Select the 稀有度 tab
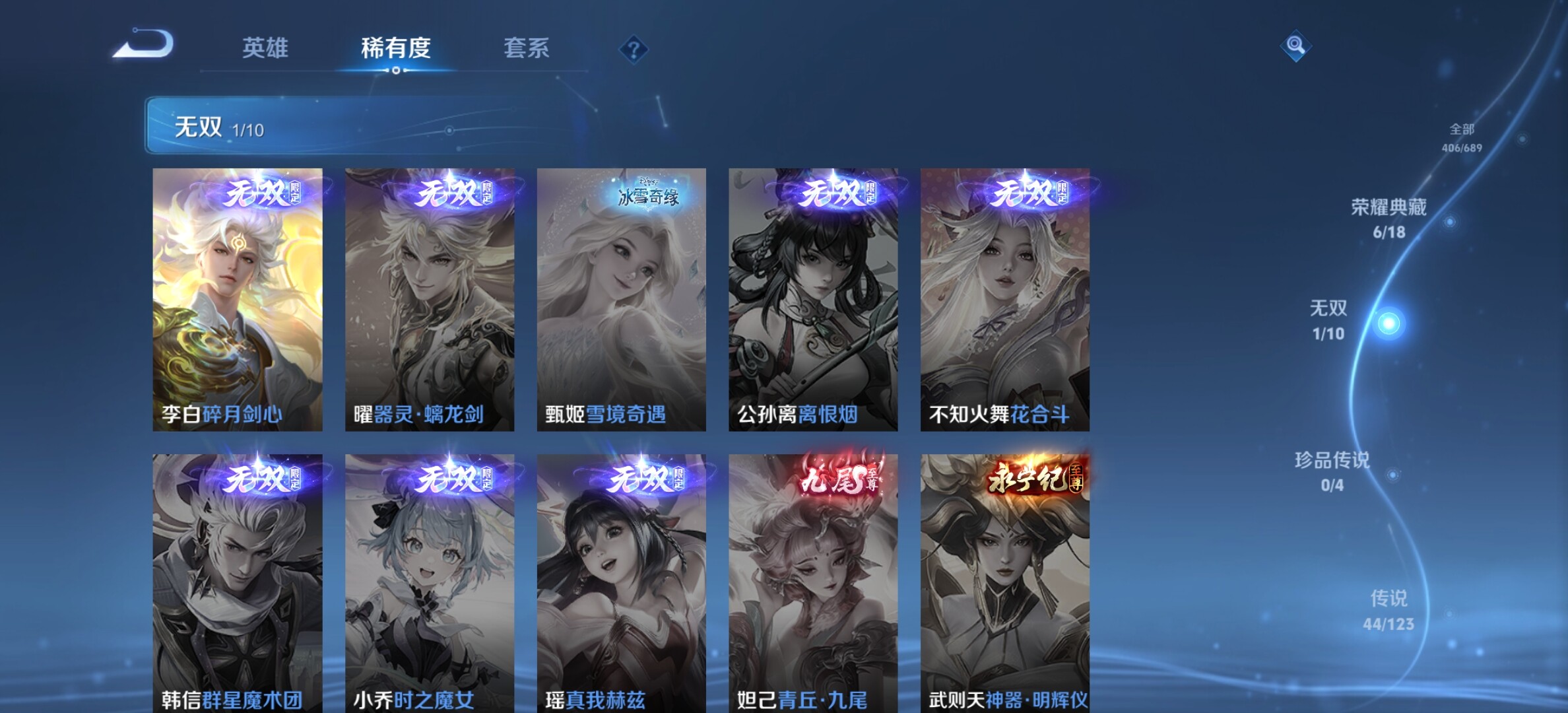1568x713 pixels. pyautogui.click(x=395, y=48)
